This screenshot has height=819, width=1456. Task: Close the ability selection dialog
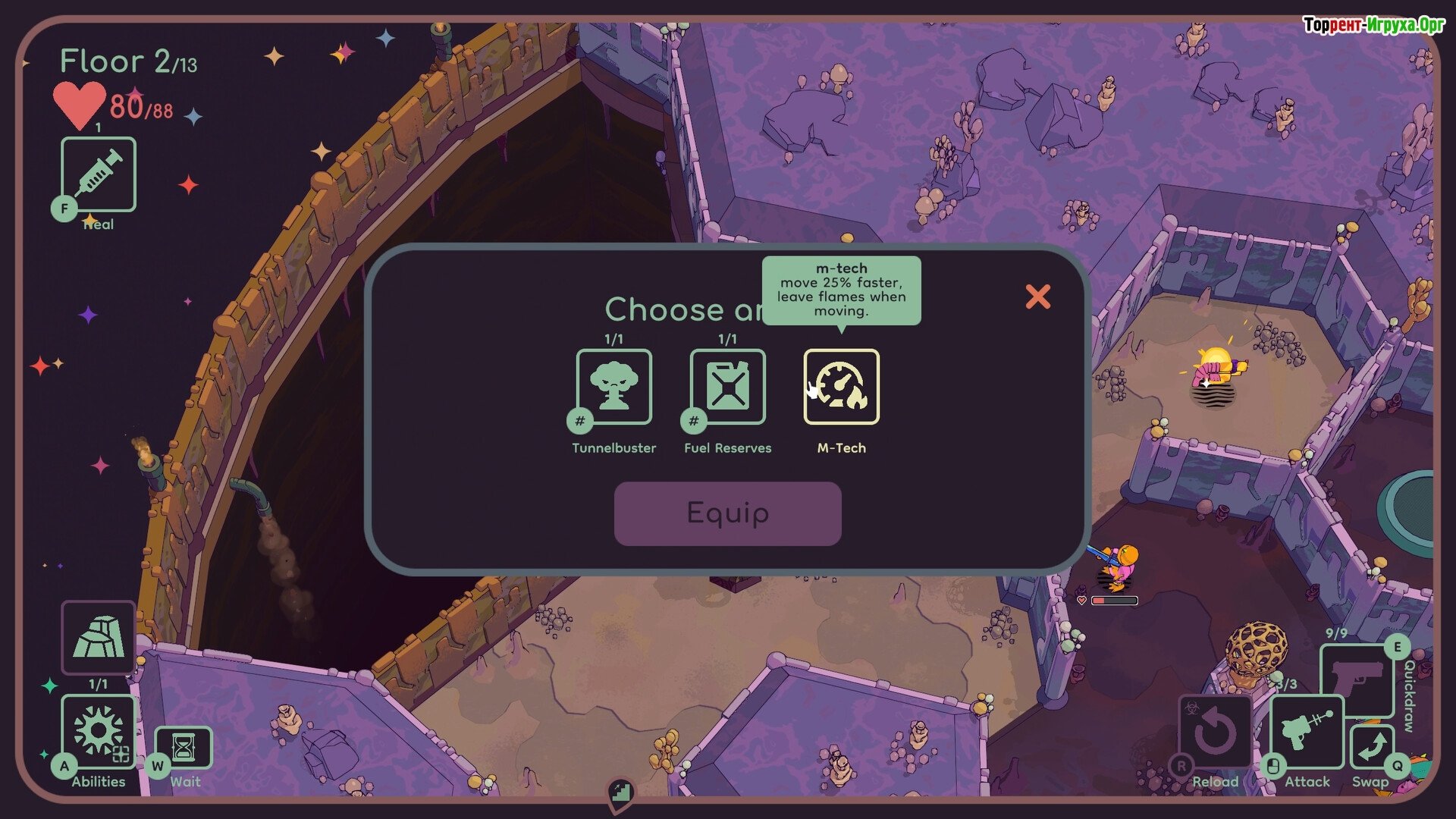click(x=1037, y=297)
